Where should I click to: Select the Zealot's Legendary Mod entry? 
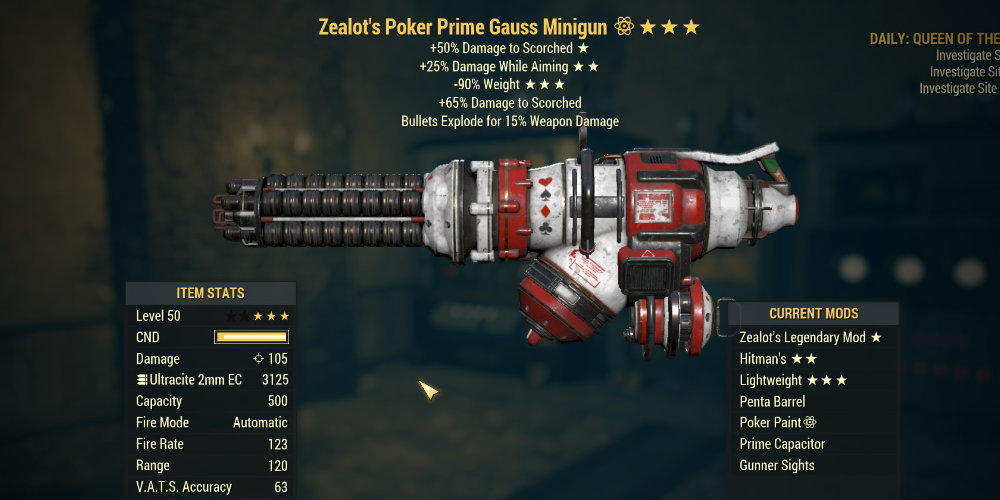tap(810, 338)
